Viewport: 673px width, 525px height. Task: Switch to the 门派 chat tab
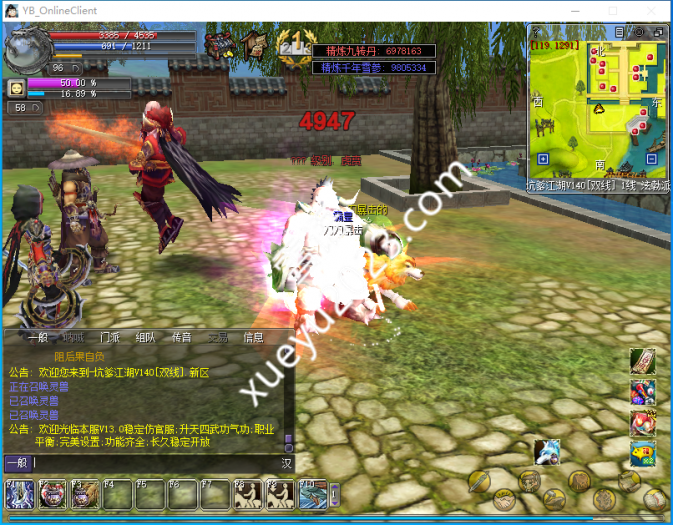click(110, 337)
